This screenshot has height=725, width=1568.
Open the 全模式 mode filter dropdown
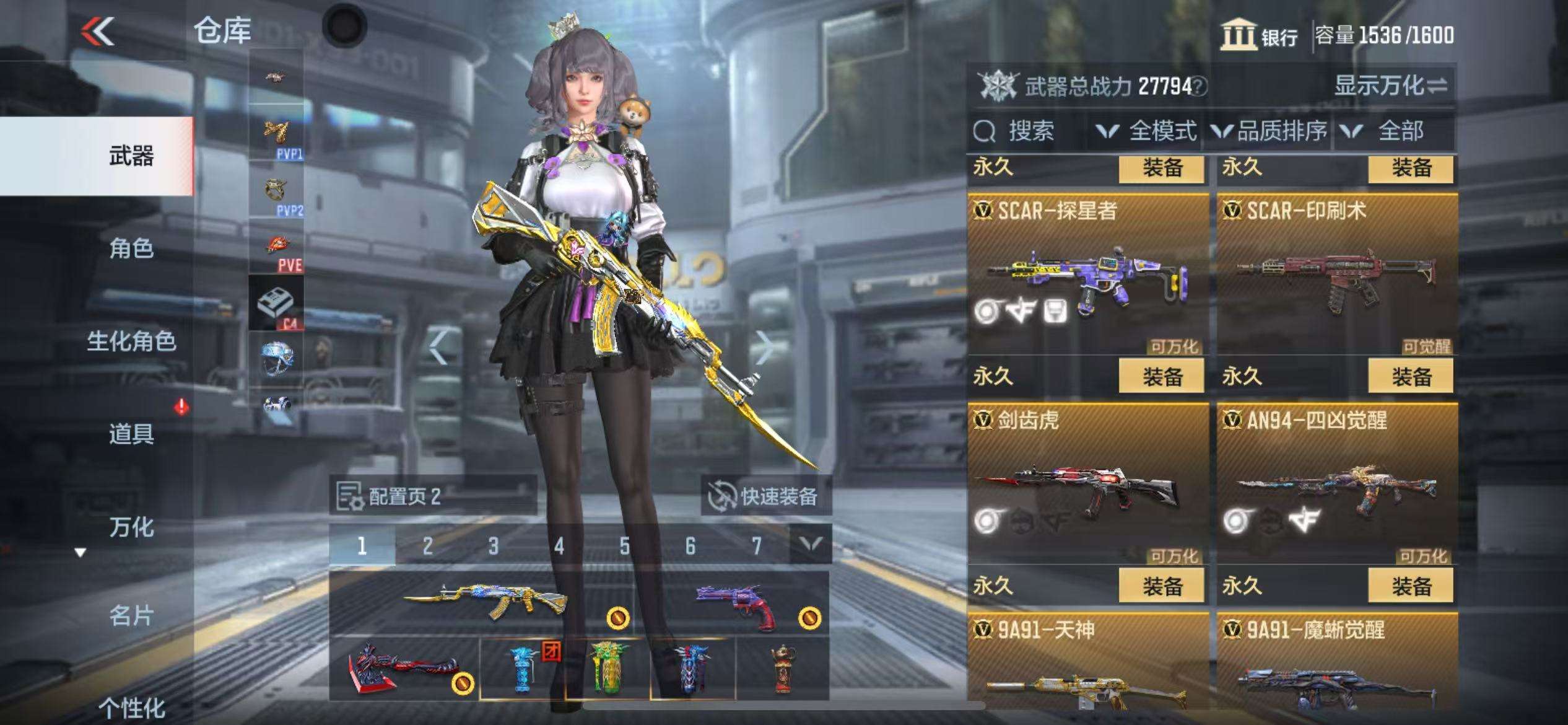point(1147,131)
